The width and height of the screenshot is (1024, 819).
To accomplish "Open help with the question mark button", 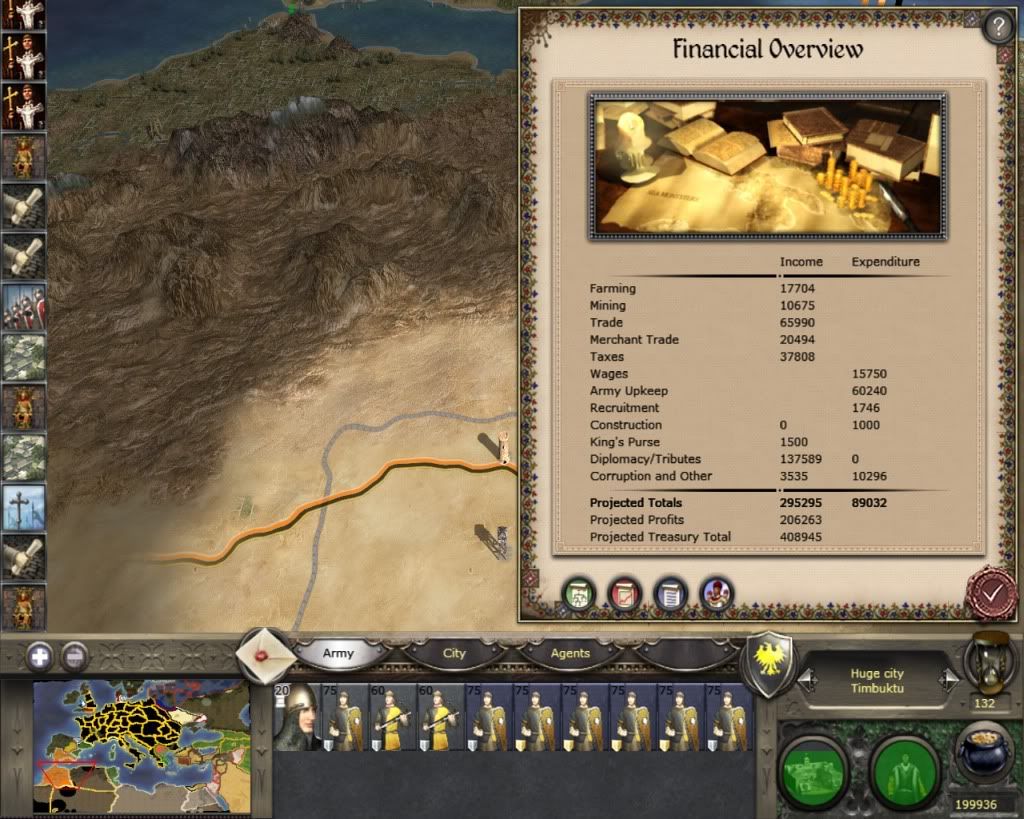I will [998, 27].
